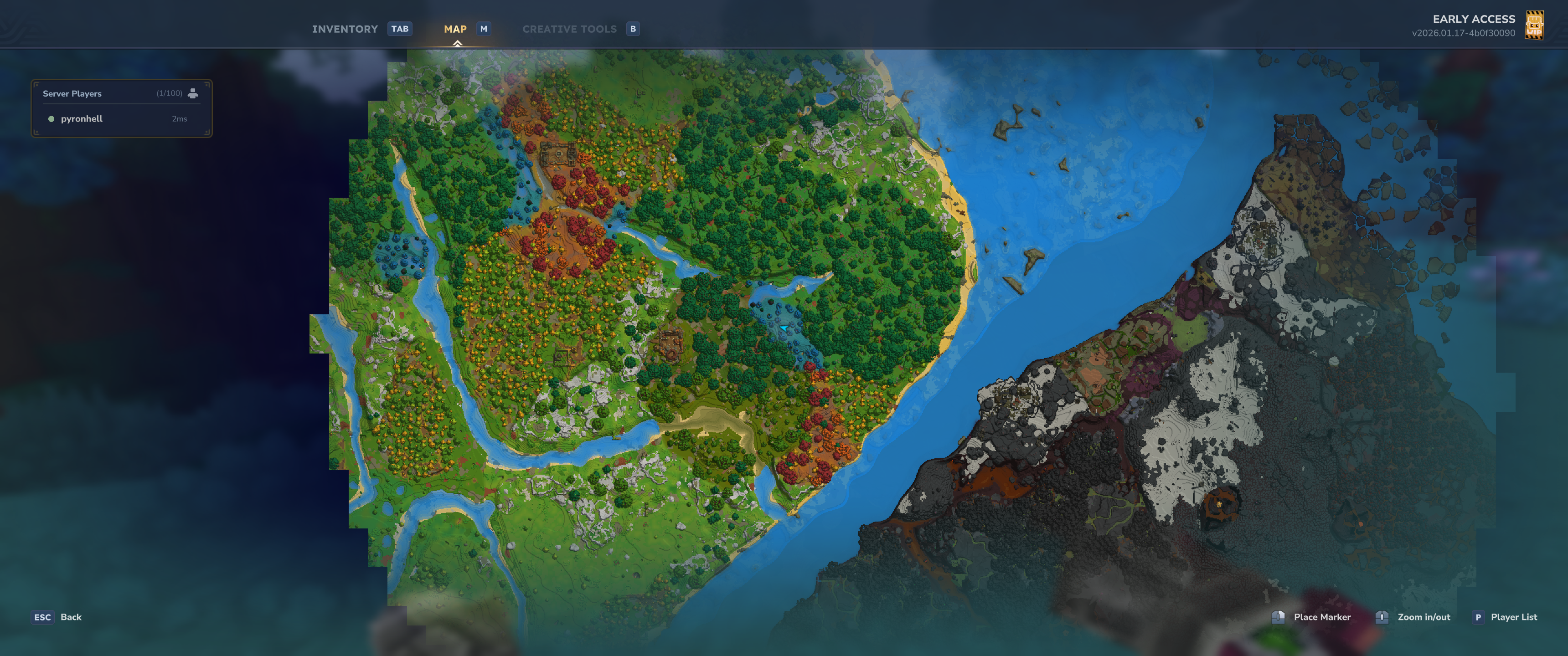Switch to the Inventory tab
This screenshot has width=1568, height=656.
(345, 29)
